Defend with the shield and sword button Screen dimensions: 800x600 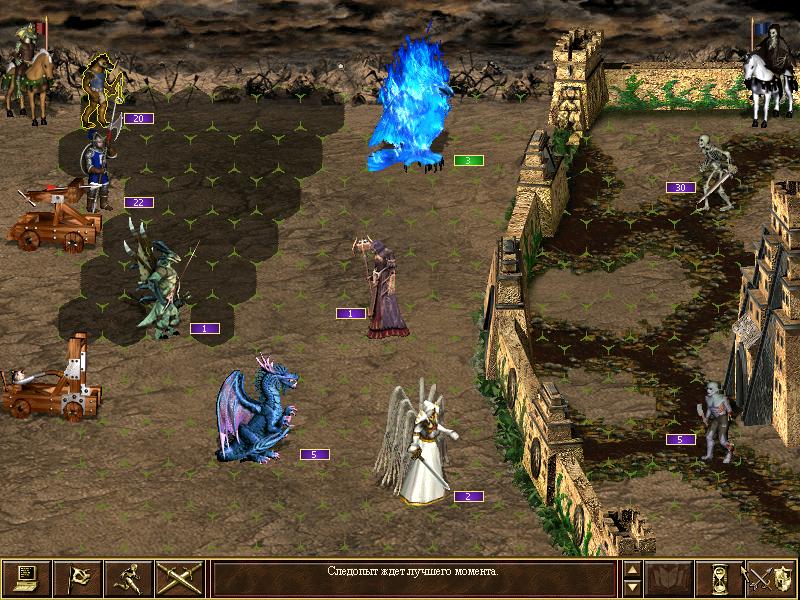point(771,577)
